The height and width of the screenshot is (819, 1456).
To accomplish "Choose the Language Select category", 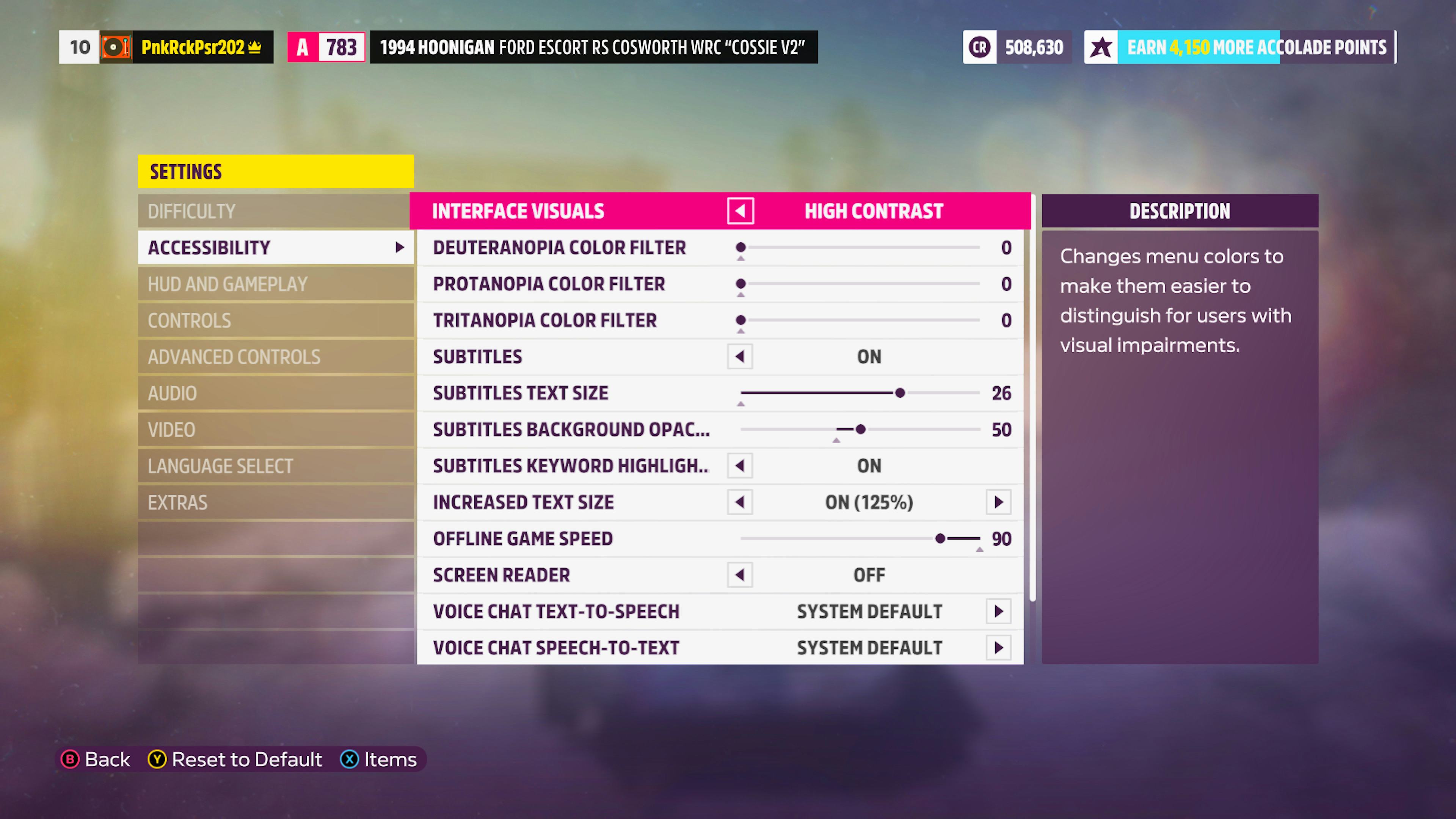I will pos(275,466).
